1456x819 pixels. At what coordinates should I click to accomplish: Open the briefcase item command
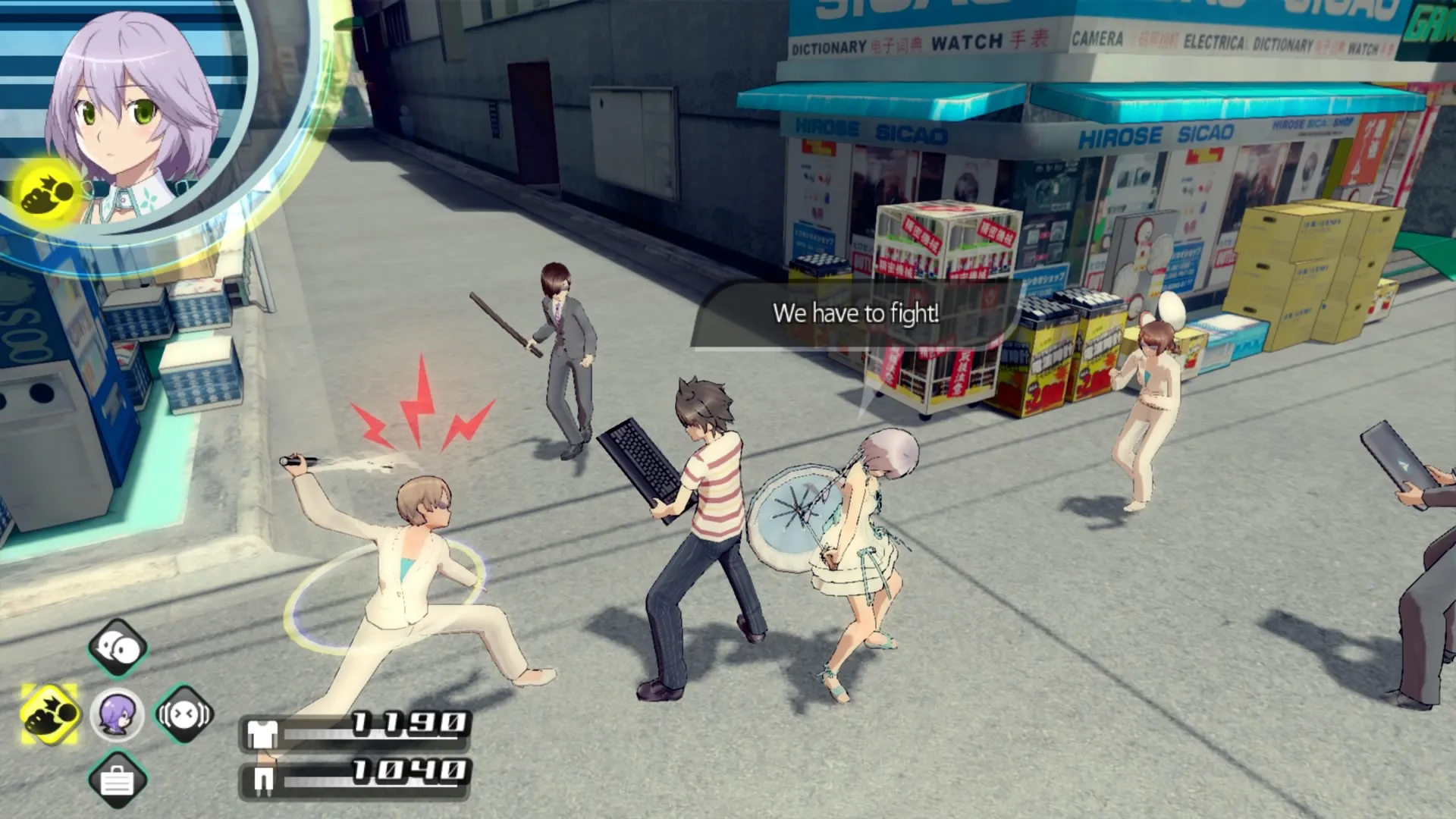[117, 780]
